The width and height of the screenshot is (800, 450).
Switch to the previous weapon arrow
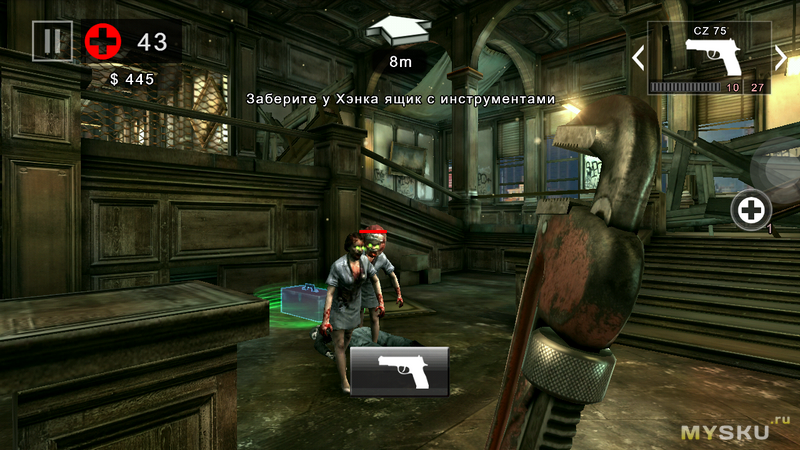tap(638, 58)
